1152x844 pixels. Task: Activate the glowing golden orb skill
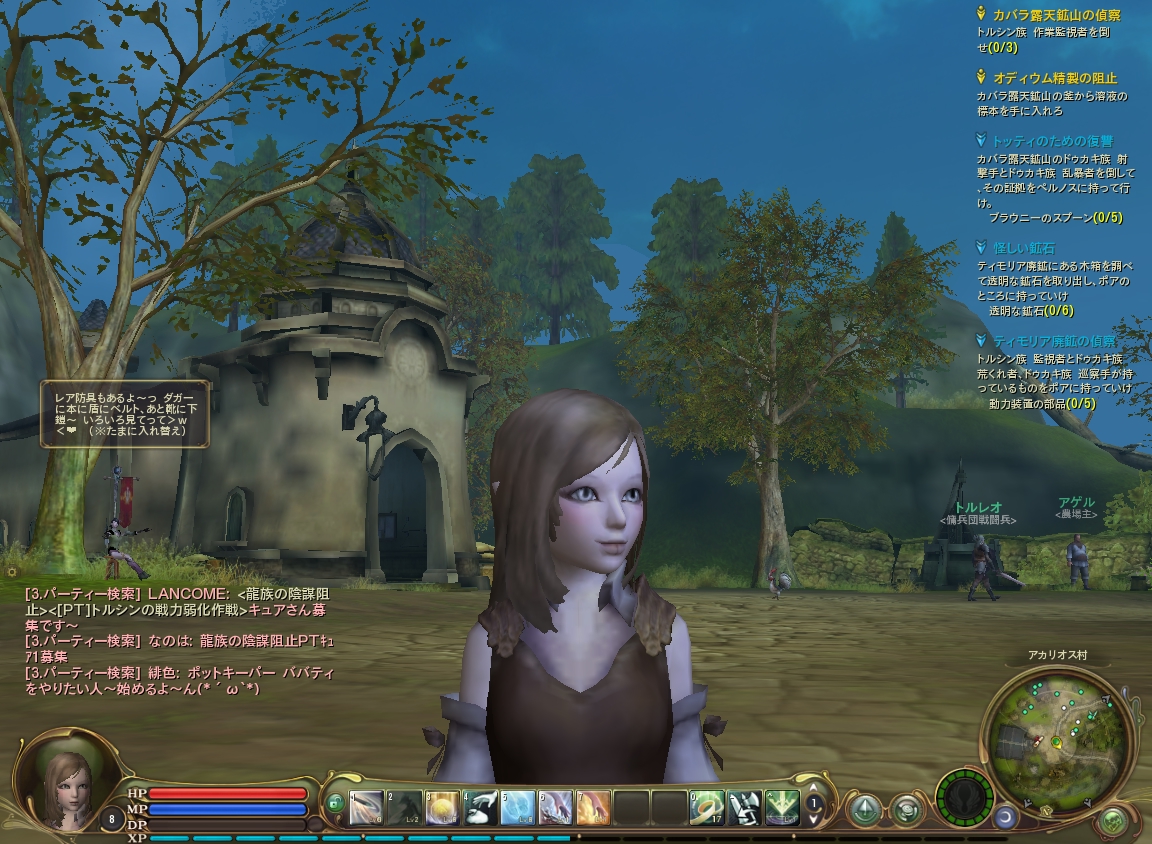point(442,807)
